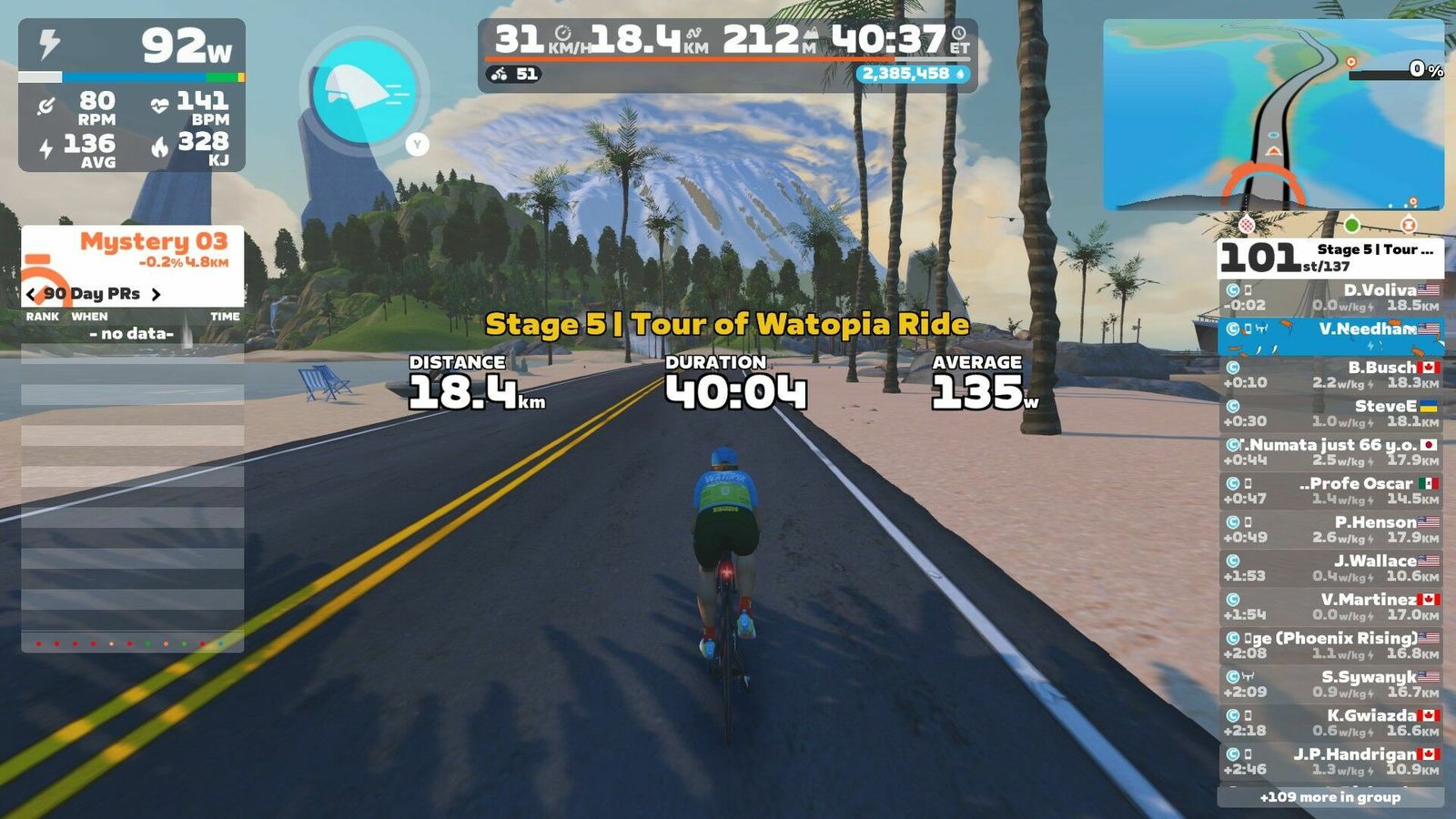Image resolution: width=1456 pixels, height=819 pixels.
Task: Select rider SteveE in nearby list
Action: (1330, 413)
